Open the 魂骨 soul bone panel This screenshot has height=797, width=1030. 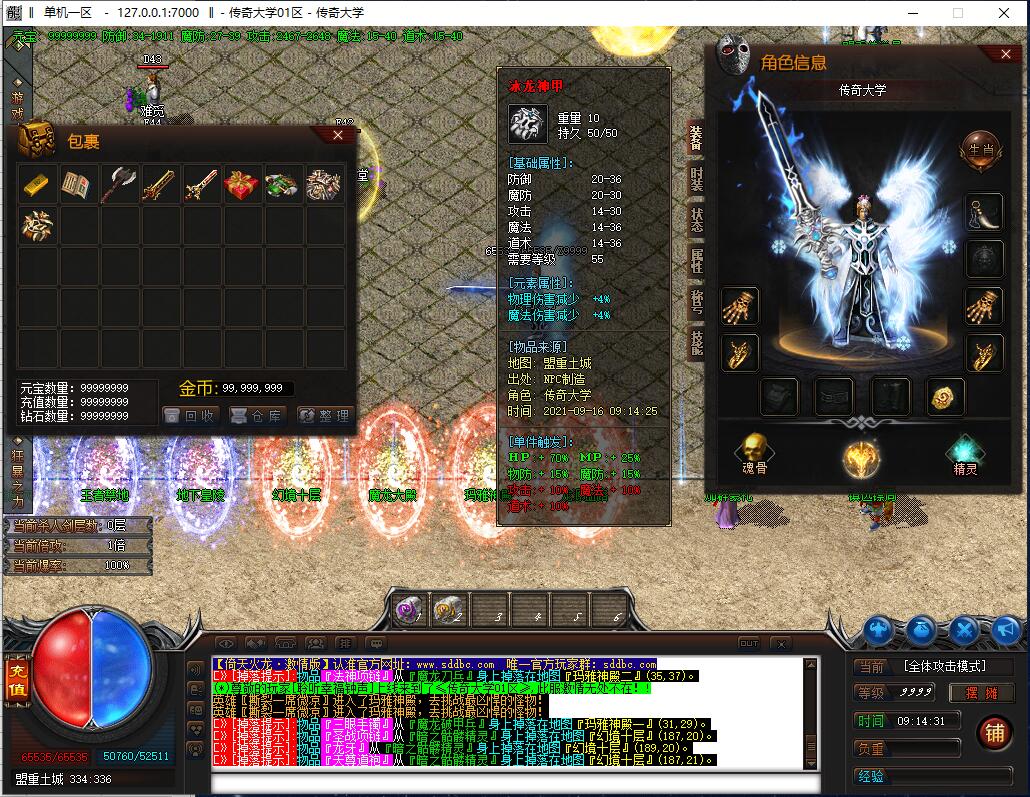756,457
